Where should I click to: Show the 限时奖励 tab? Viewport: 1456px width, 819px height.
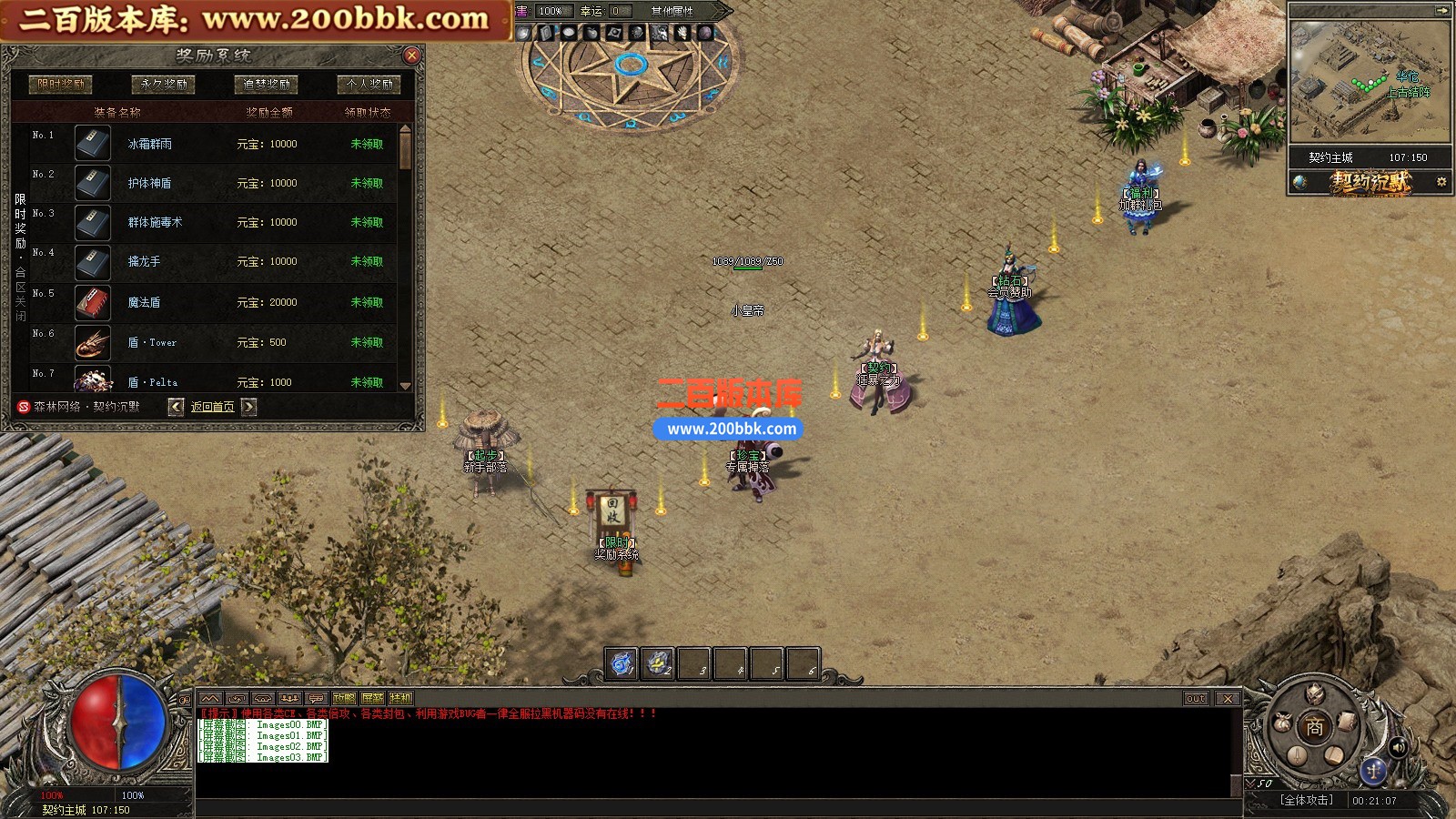[x=61, y=84]
